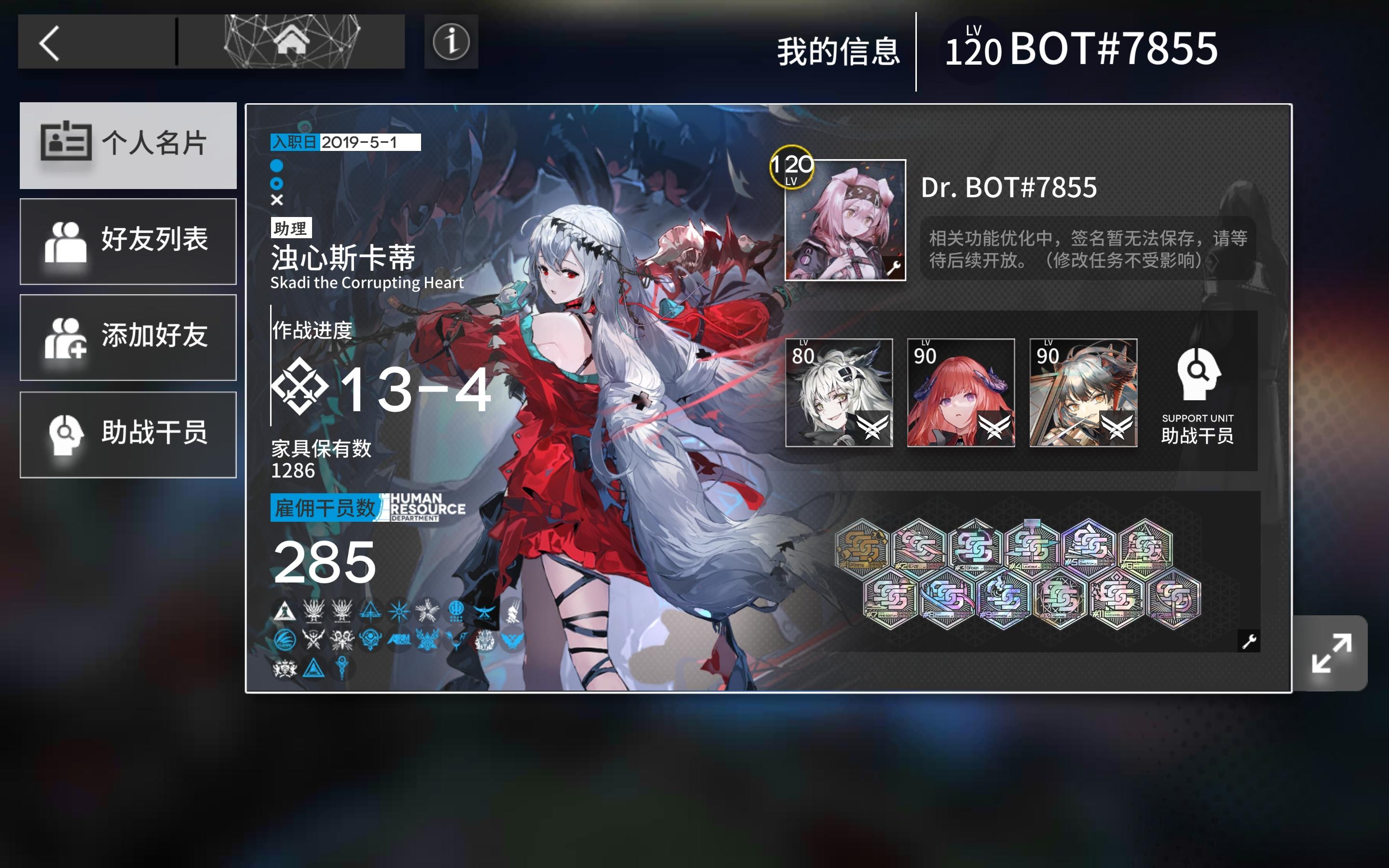Viewport: 1389px width, 868px height.
Task: Switch to 好友列表
Action: click(x=127, y=241)
